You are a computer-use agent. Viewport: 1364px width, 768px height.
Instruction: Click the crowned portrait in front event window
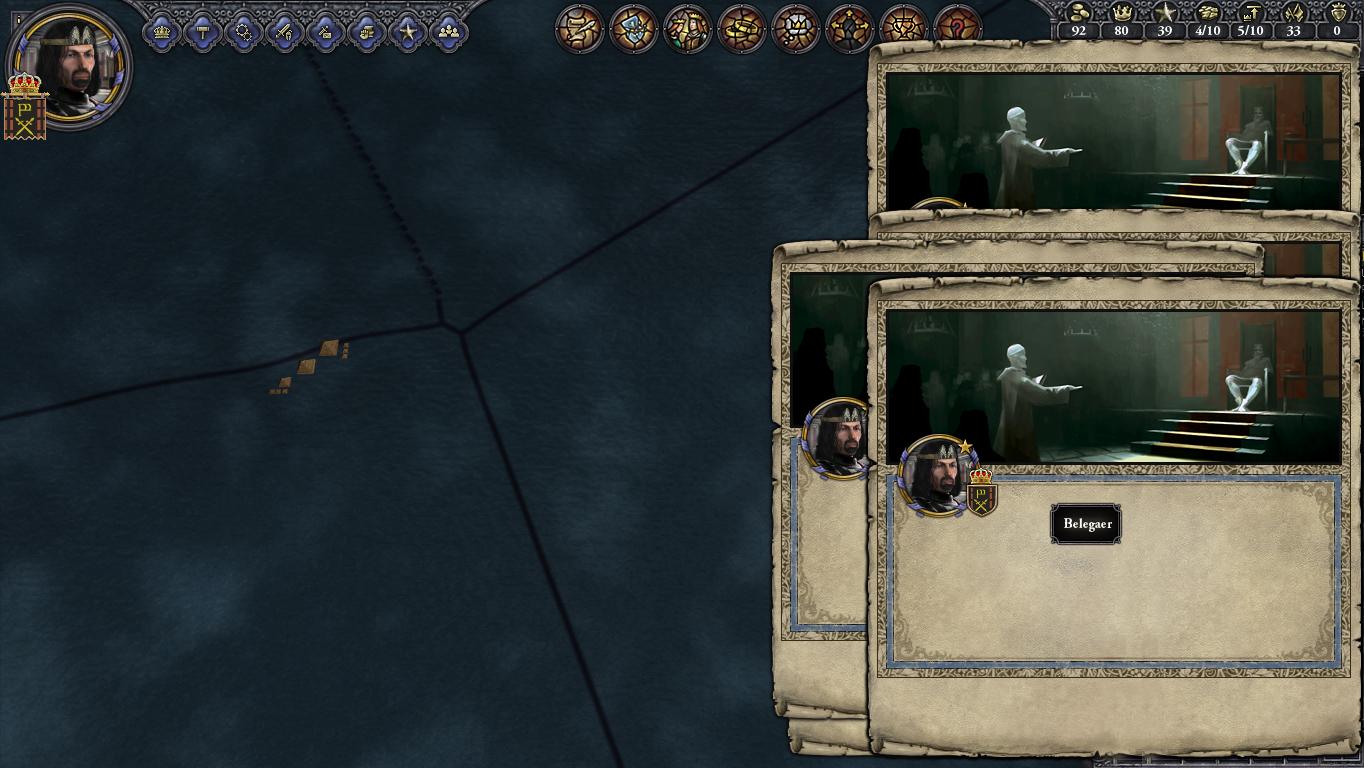[936, 476]
